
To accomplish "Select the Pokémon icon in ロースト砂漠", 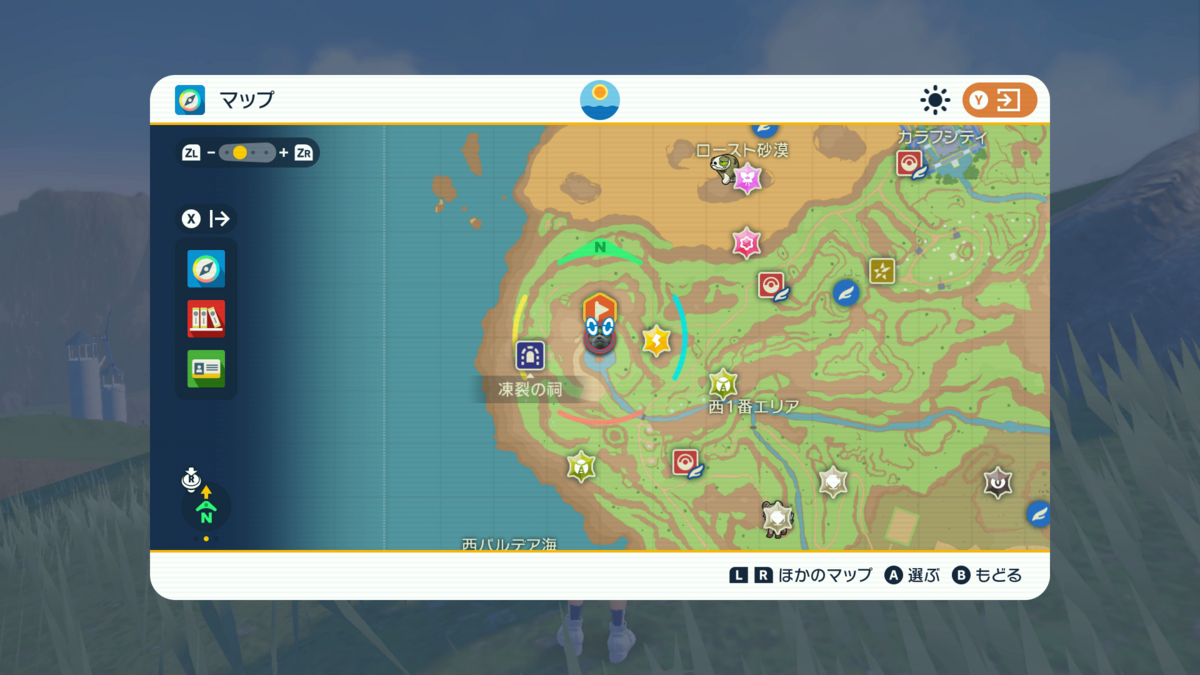I will (x=723, y=167).
